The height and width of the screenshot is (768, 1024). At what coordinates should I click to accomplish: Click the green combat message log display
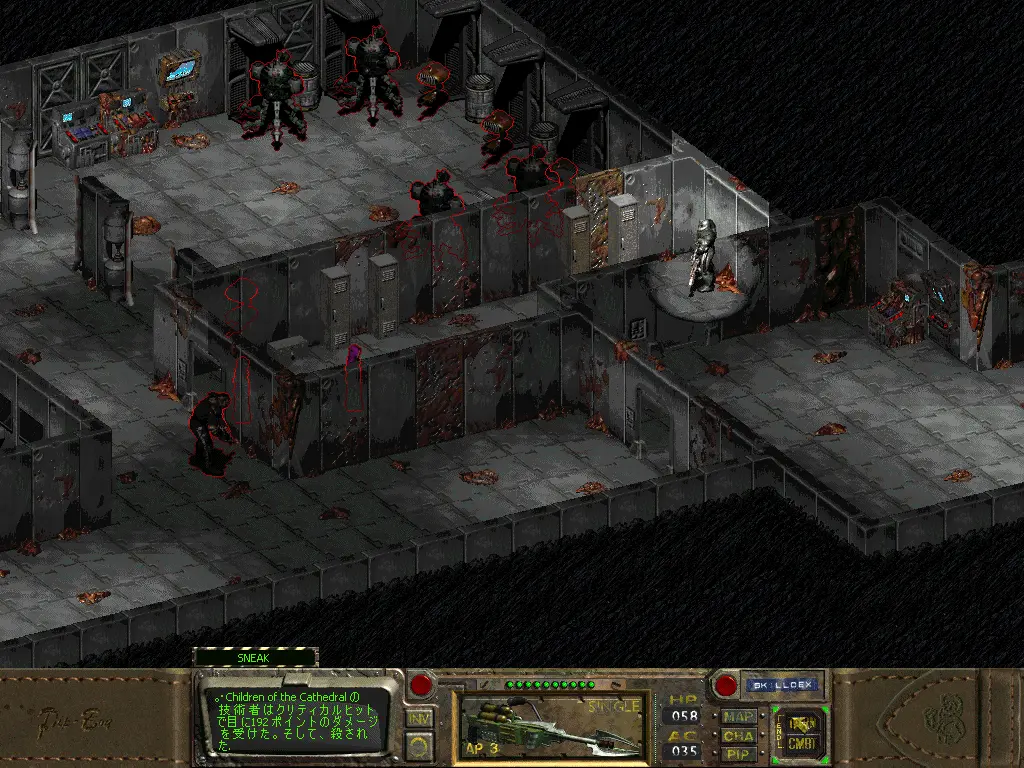pyautogui.click(x=296, y=719)
